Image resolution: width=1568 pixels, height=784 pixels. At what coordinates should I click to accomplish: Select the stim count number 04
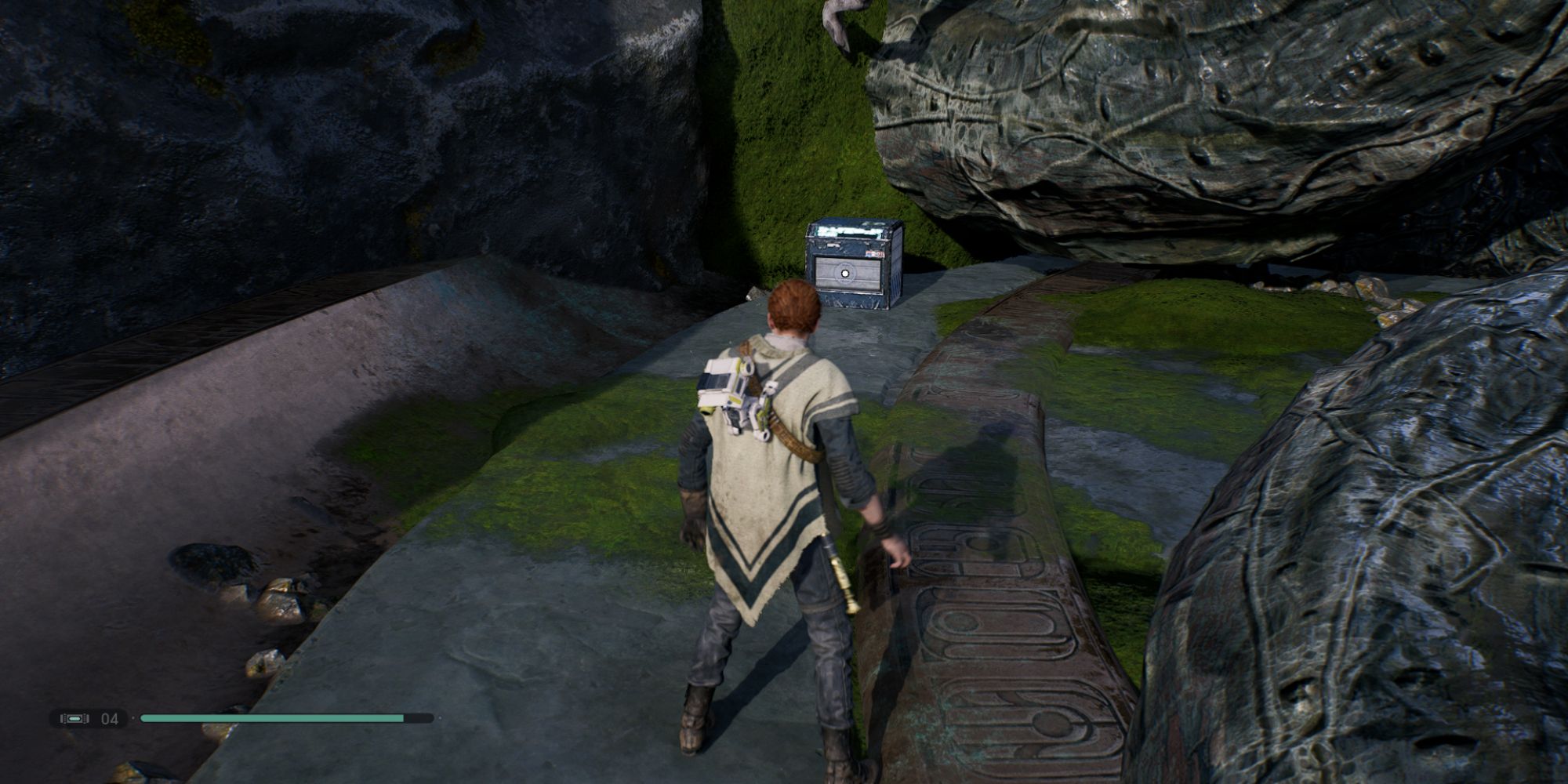click(x=109, y=719)
